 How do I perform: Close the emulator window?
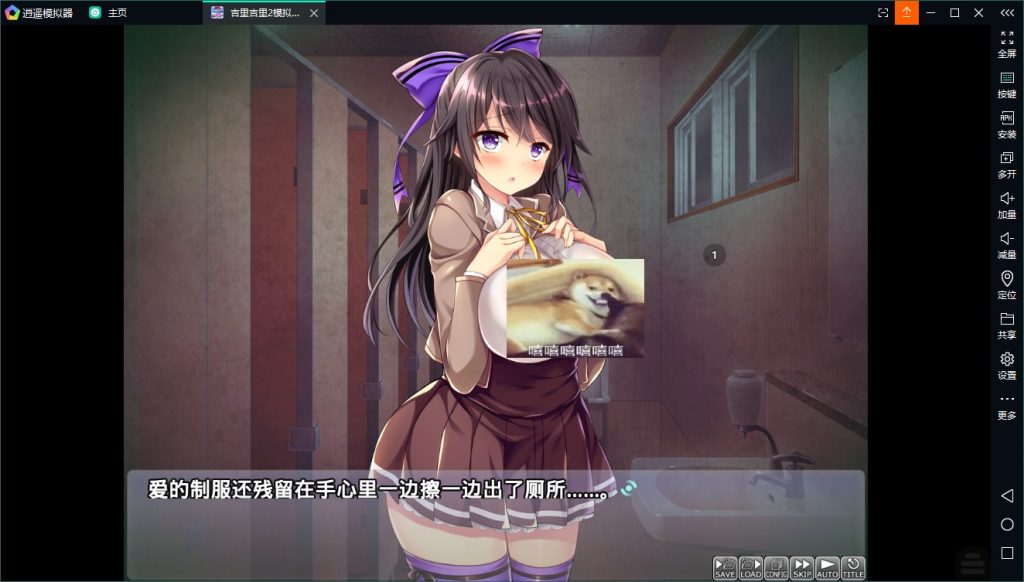(978, 12)
